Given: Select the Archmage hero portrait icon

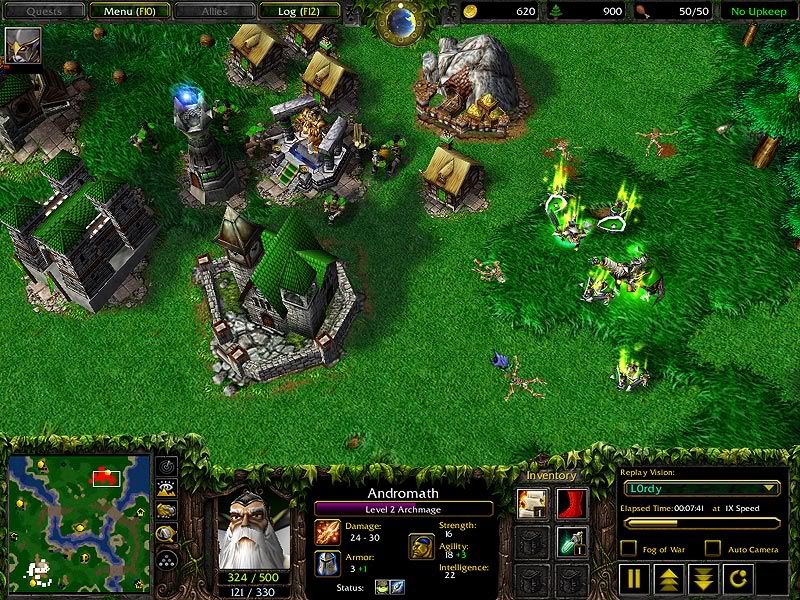Looking at the screenshot, I should [17, 45].
